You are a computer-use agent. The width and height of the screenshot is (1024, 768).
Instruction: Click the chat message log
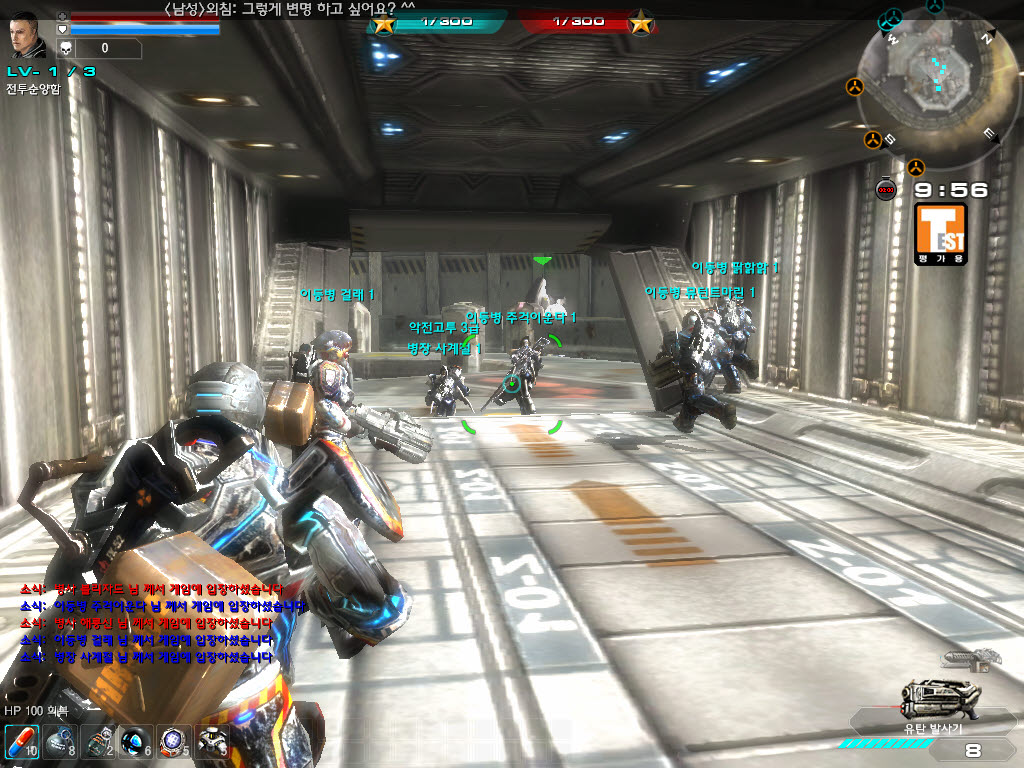pos(148,624)
